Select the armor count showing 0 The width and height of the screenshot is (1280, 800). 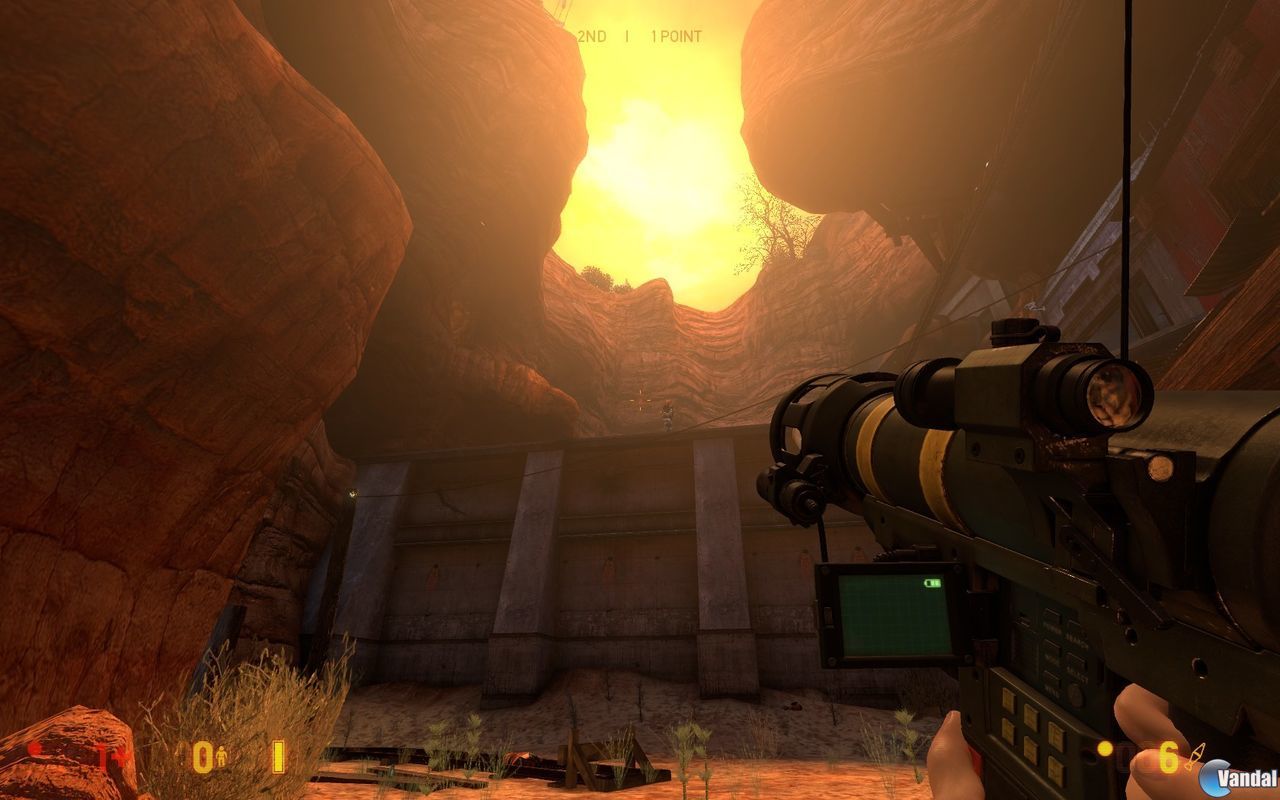203,757
